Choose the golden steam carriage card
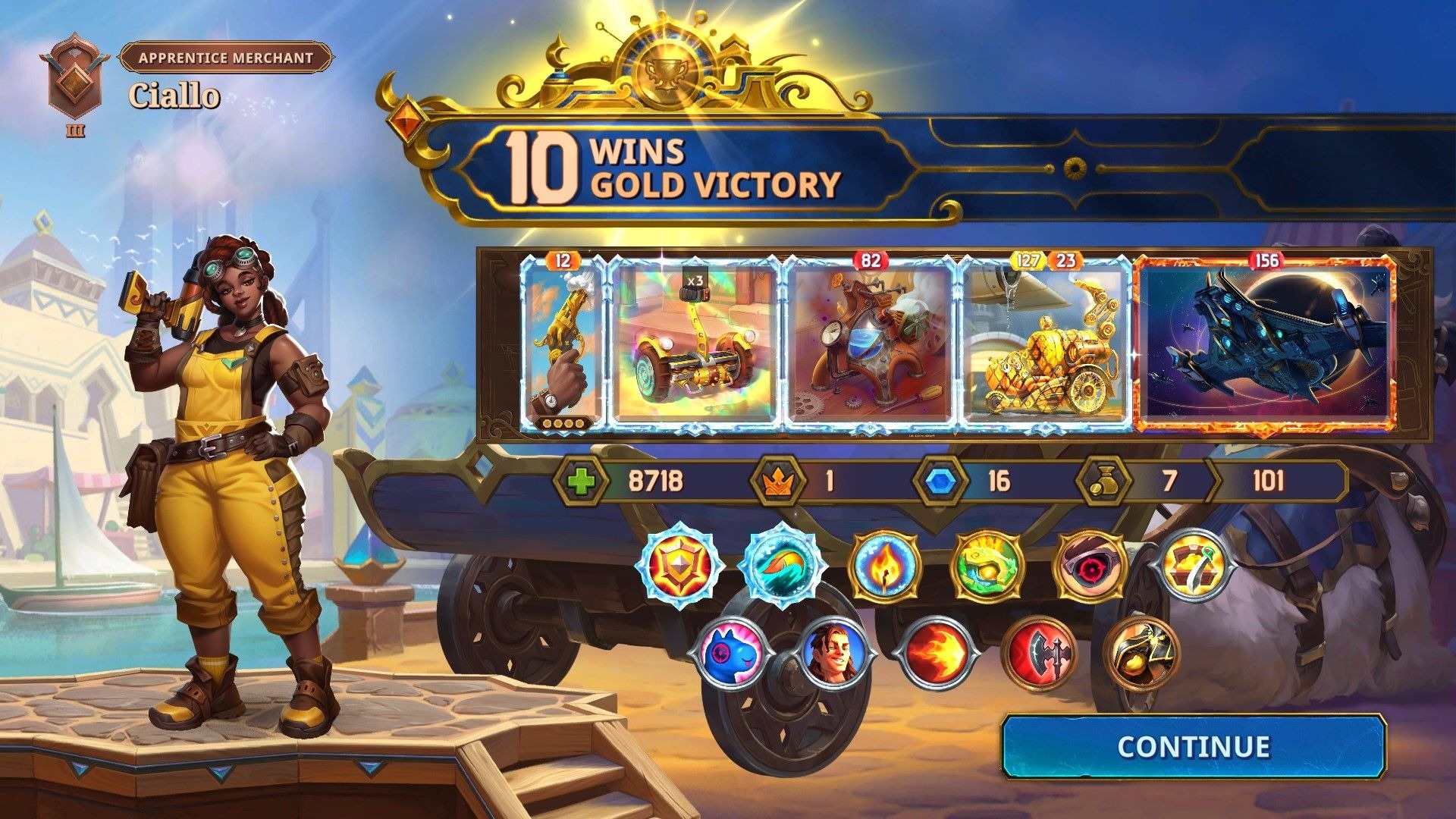 tap(1046, 345)
